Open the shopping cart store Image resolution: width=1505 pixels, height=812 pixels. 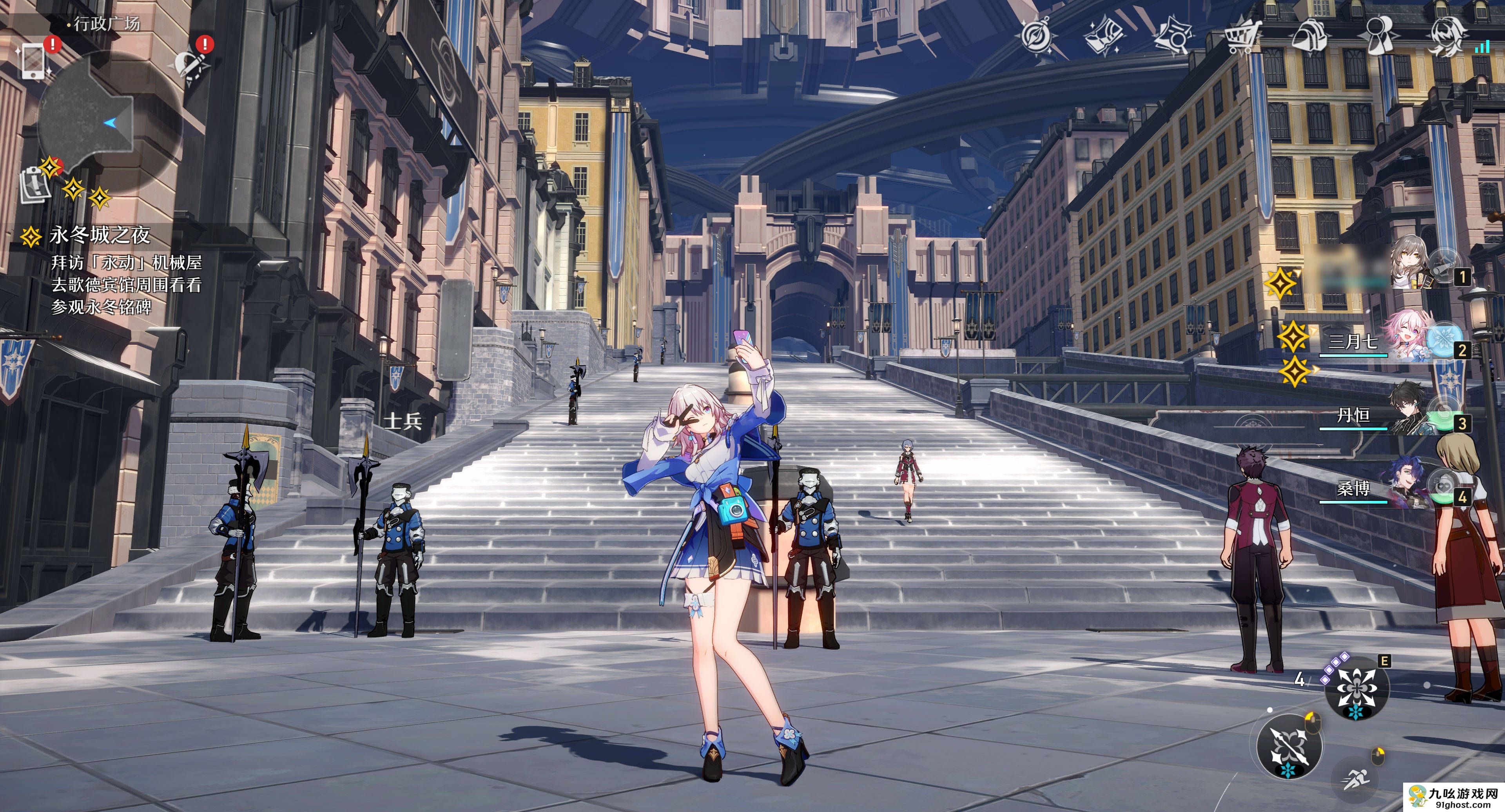click(1242, 36)
